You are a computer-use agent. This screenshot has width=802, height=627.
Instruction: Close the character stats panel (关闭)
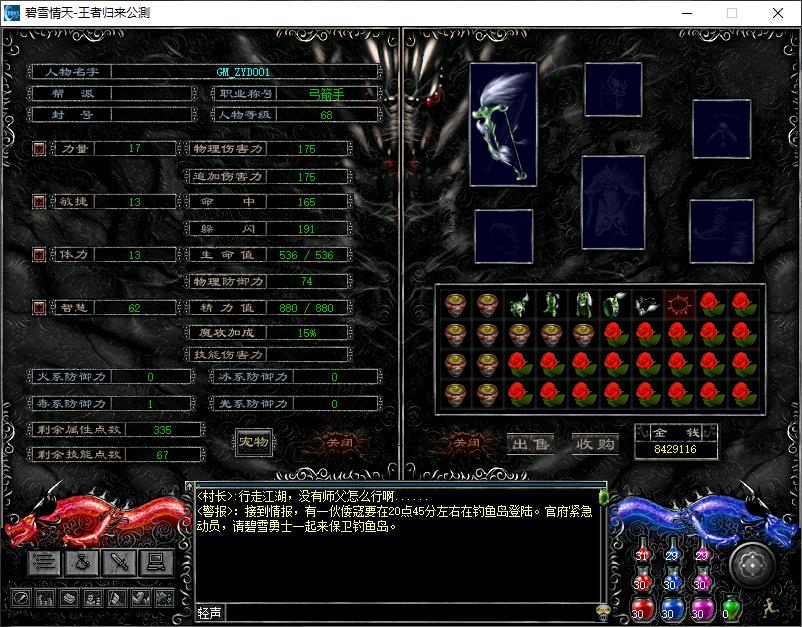(339, 442)
